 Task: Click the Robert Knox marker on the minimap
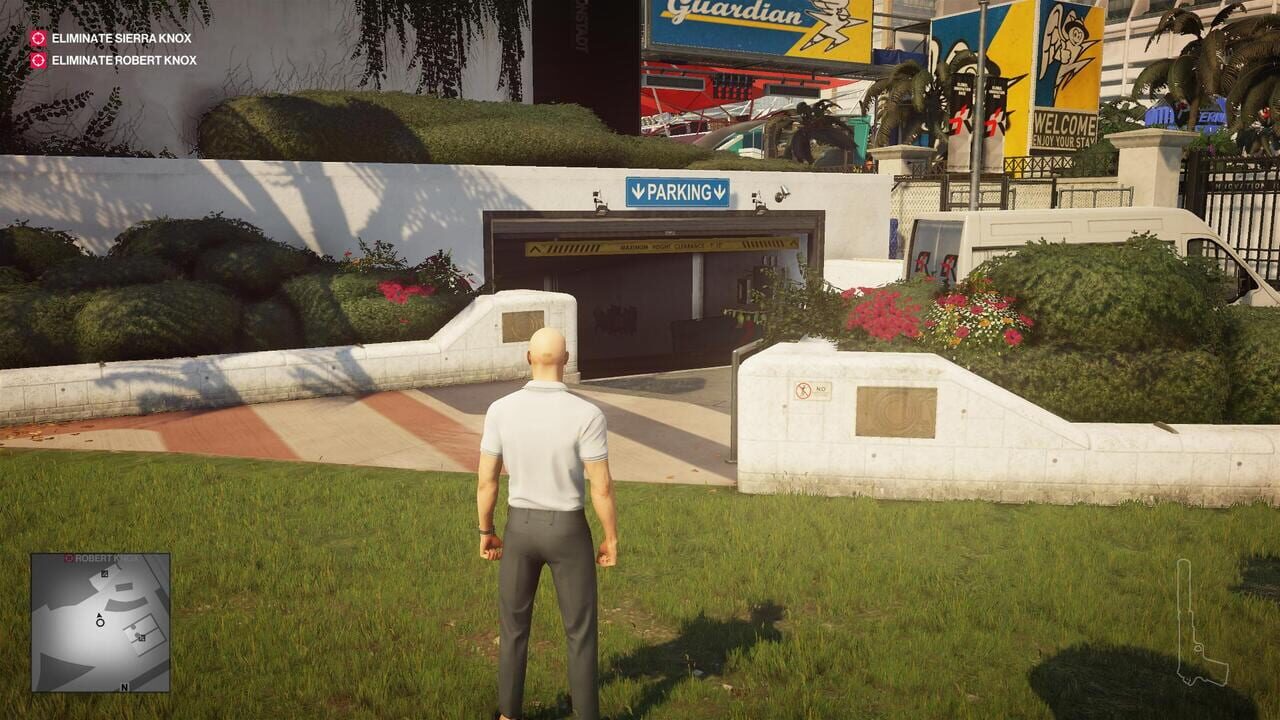[x=69, y=557]
